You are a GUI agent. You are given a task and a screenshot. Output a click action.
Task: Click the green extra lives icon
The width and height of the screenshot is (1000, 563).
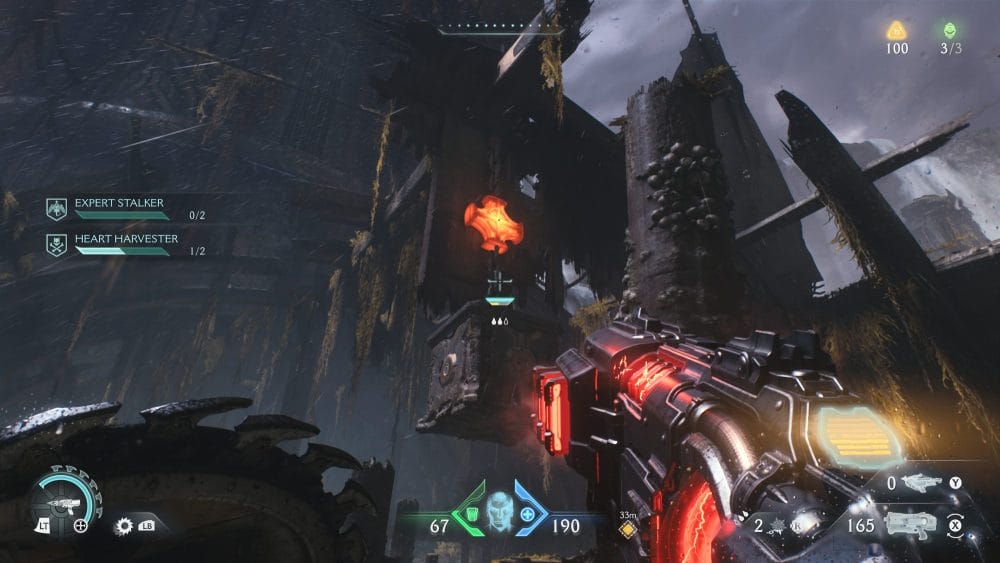[x=949, y=30]
